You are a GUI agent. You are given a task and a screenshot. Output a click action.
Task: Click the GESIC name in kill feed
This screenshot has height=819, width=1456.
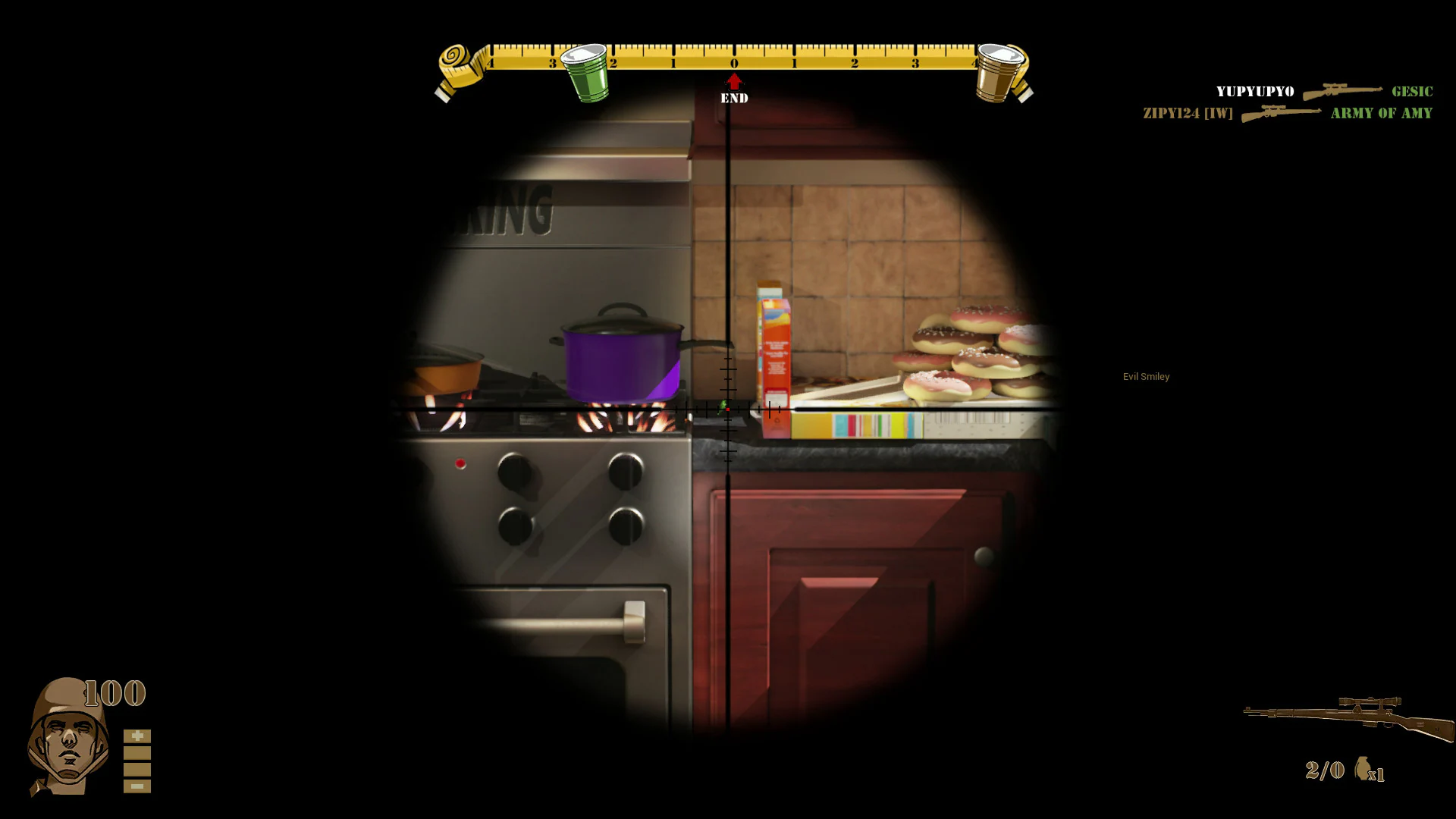click(1412, 91)
